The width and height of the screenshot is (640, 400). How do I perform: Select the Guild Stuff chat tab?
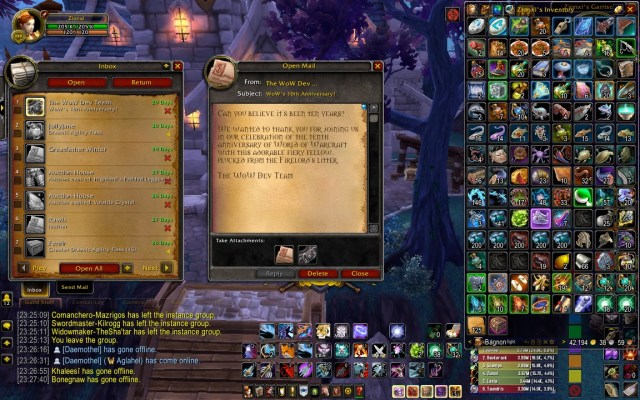(38, 302)
